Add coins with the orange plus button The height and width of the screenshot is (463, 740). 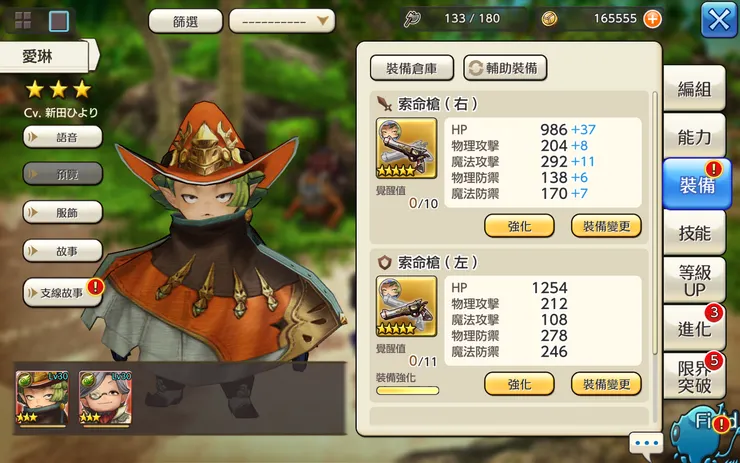click(x=652, y=18)
